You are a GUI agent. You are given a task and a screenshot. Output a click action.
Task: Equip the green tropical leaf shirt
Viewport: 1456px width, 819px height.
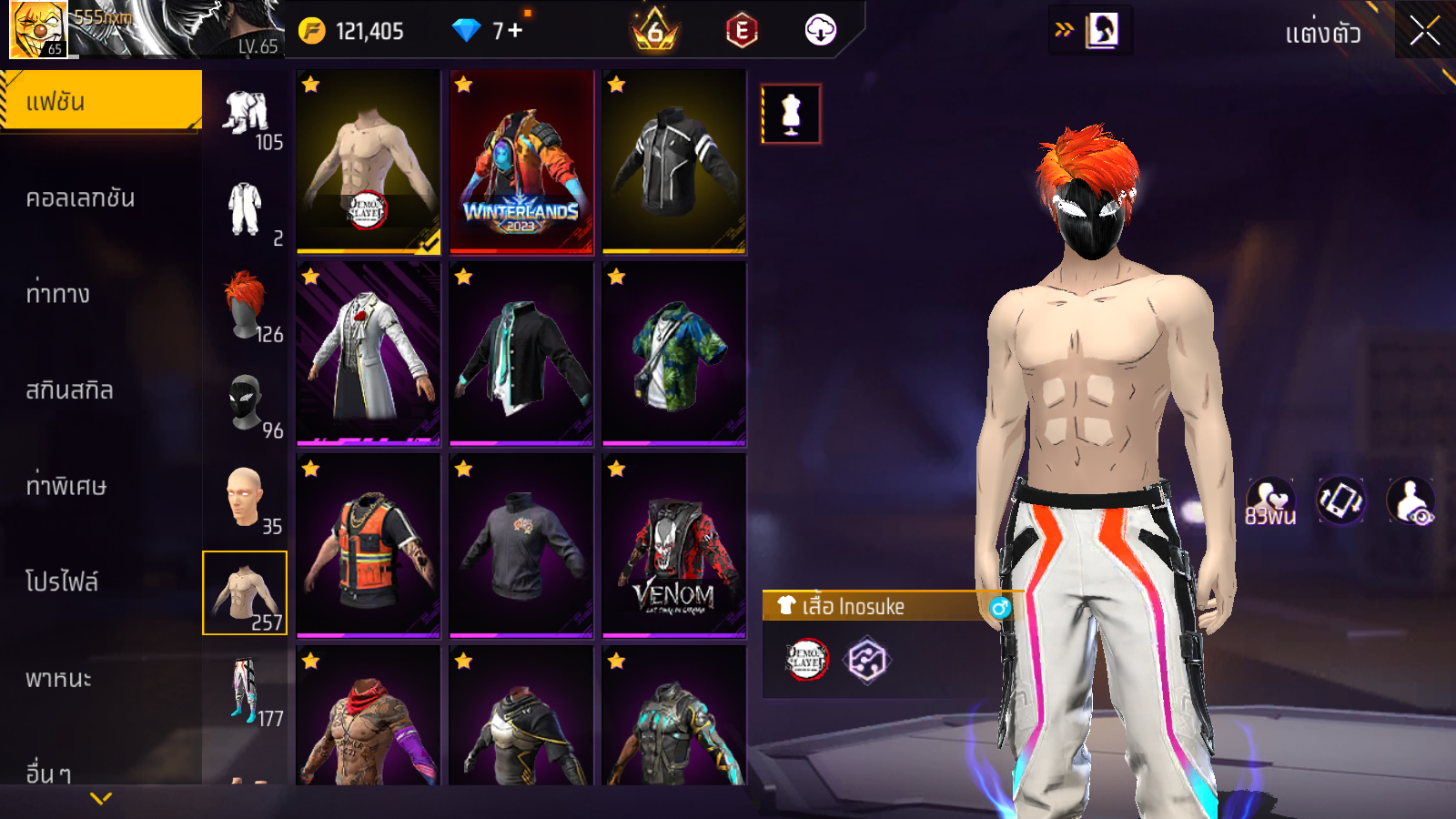coord(674,354)
